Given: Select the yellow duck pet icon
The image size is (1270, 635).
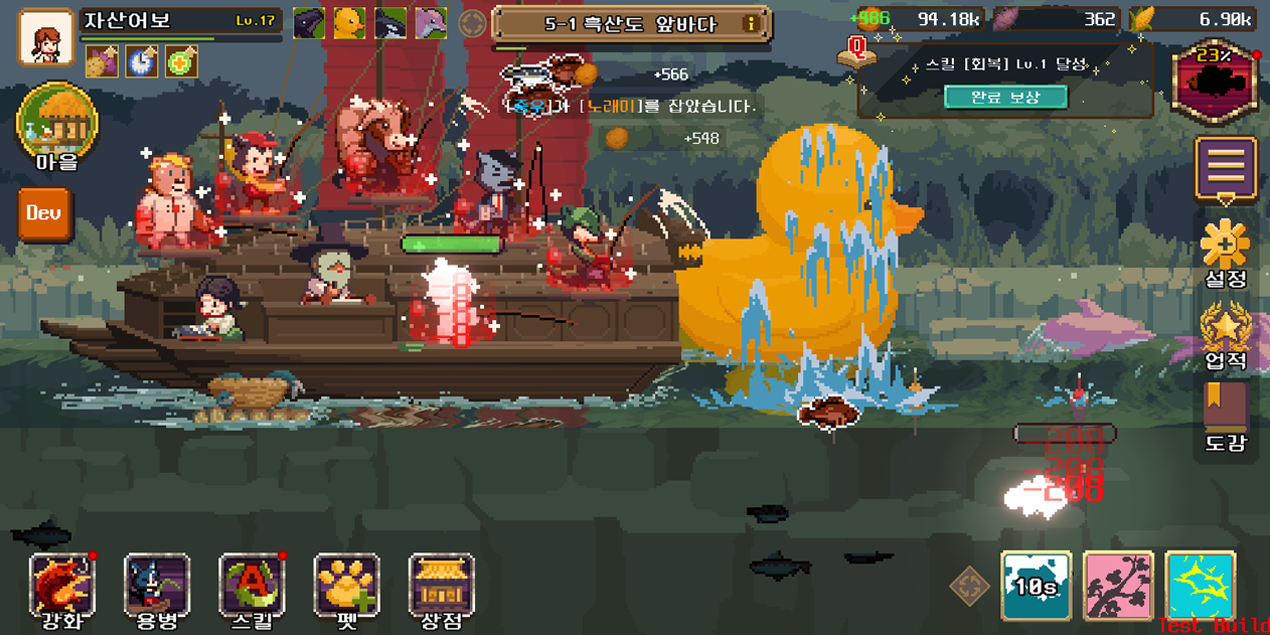Looking at the screenshot, I should [349, 23].
